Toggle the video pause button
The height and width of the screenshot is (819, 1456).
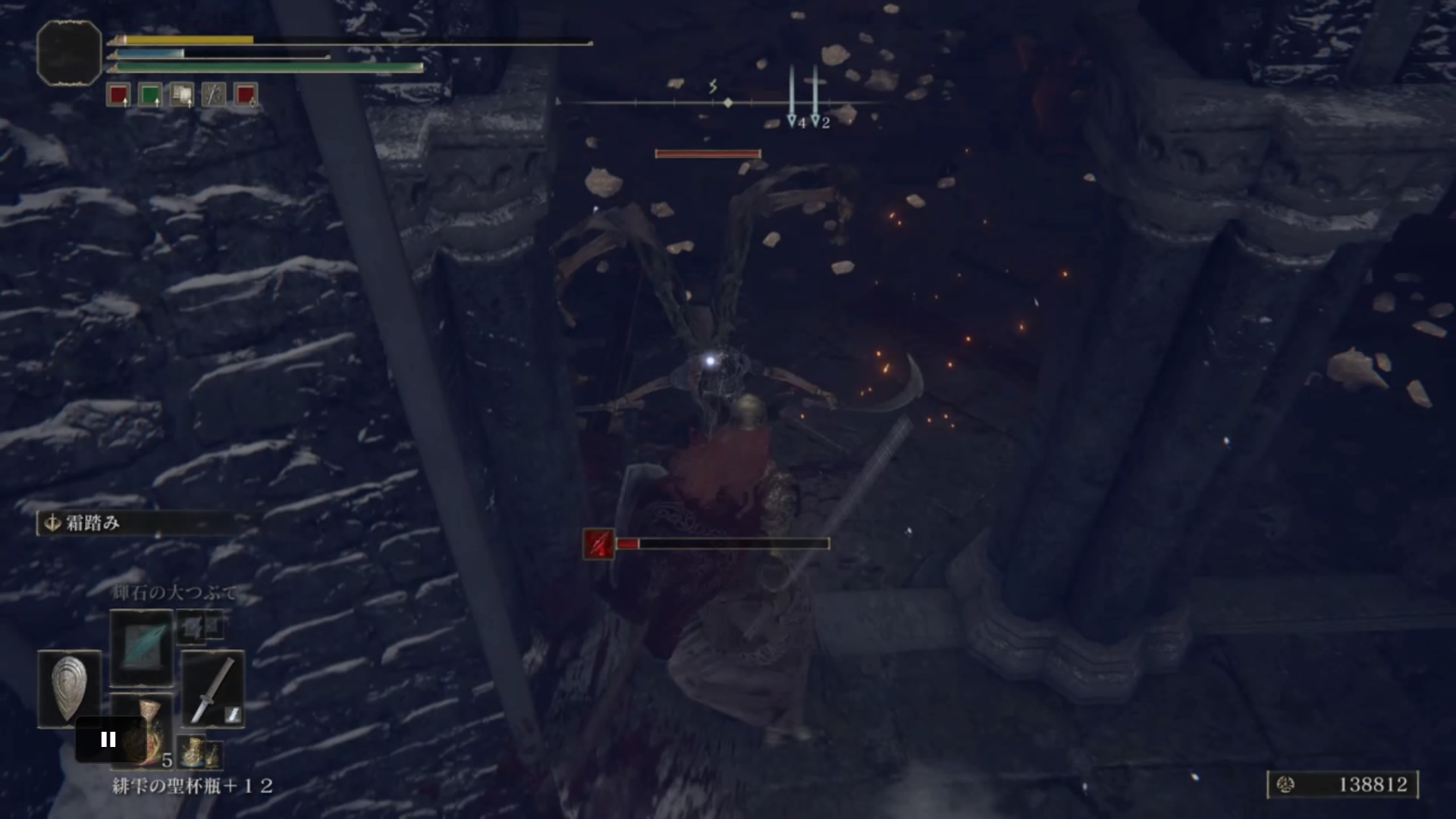pyautogui.click(x=108, y=738)
